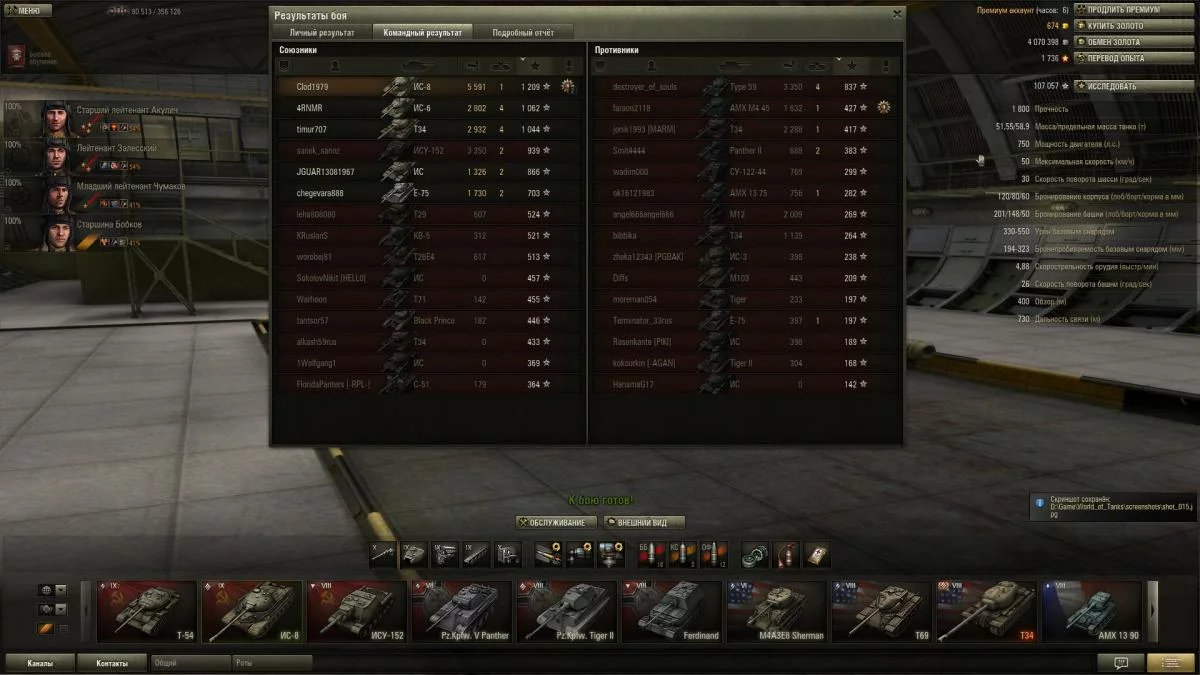Image resolution: width=1200 pixels, height=675 pixels.
Task: Switch to the Личный результат tab
Action: (x=322, y=33)
